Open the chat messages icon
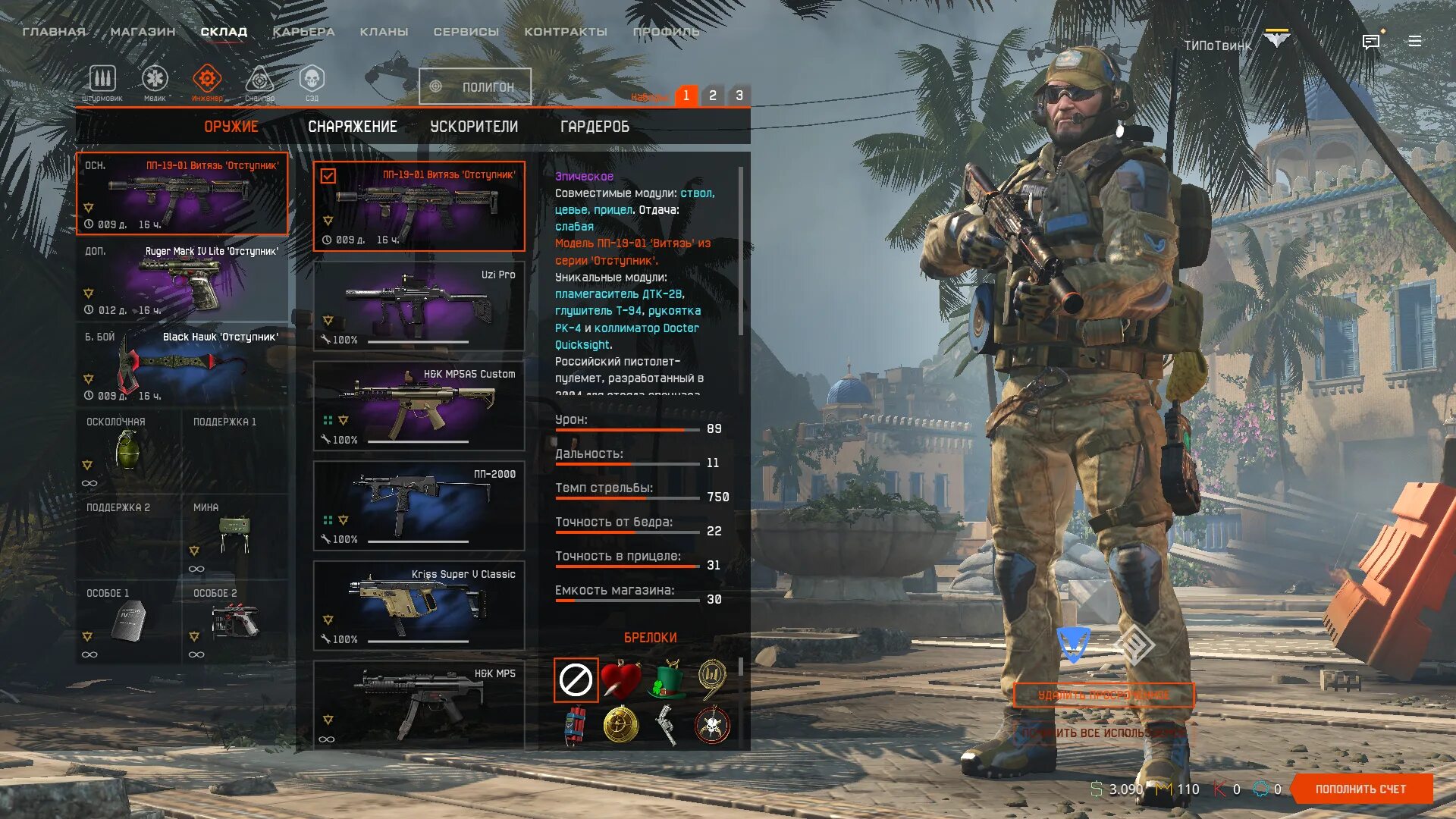Screen dimensions: 1456x819 (1371, 42)
